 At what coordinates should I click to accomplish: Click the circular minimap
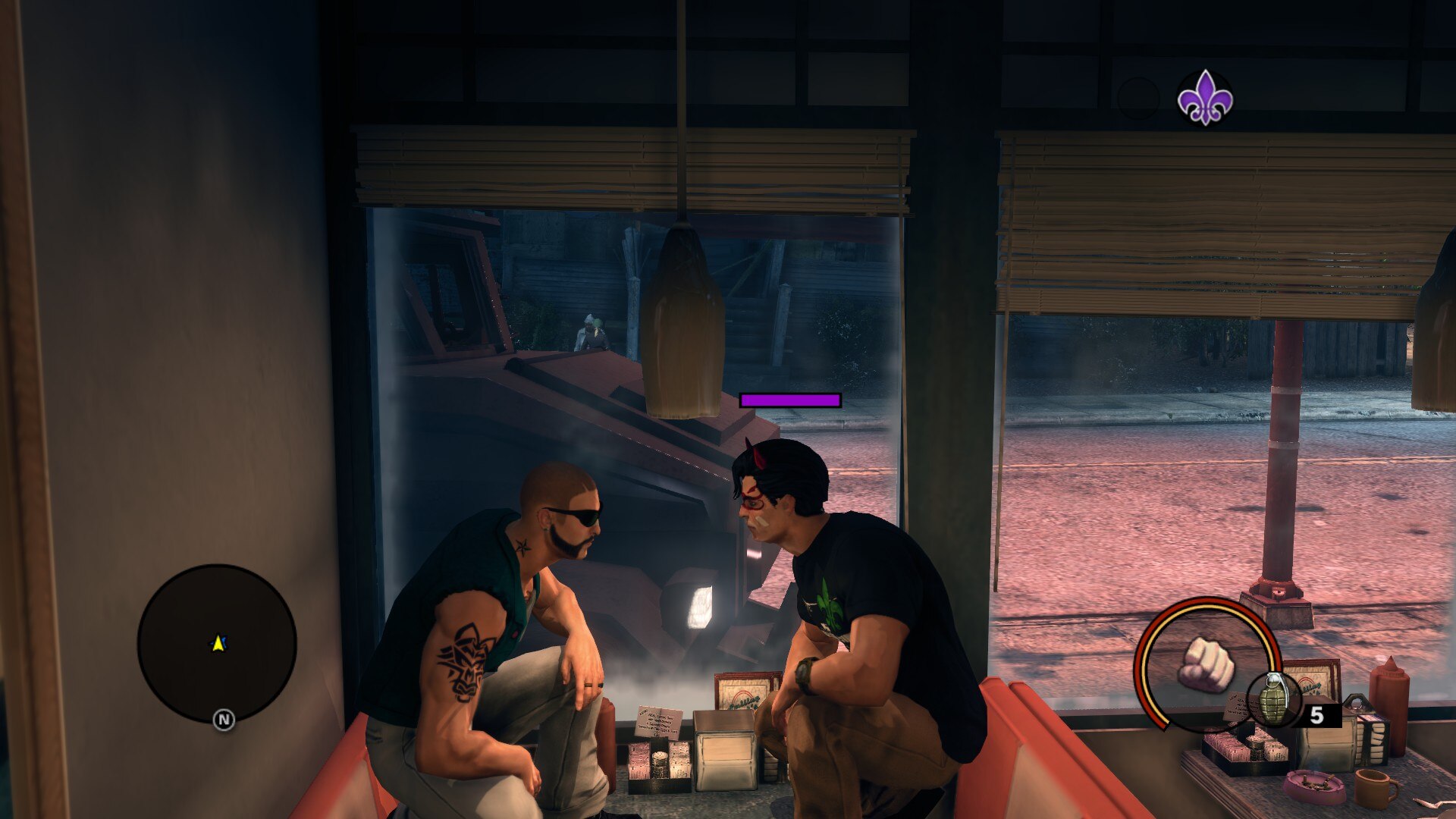(x=217, y=643)
